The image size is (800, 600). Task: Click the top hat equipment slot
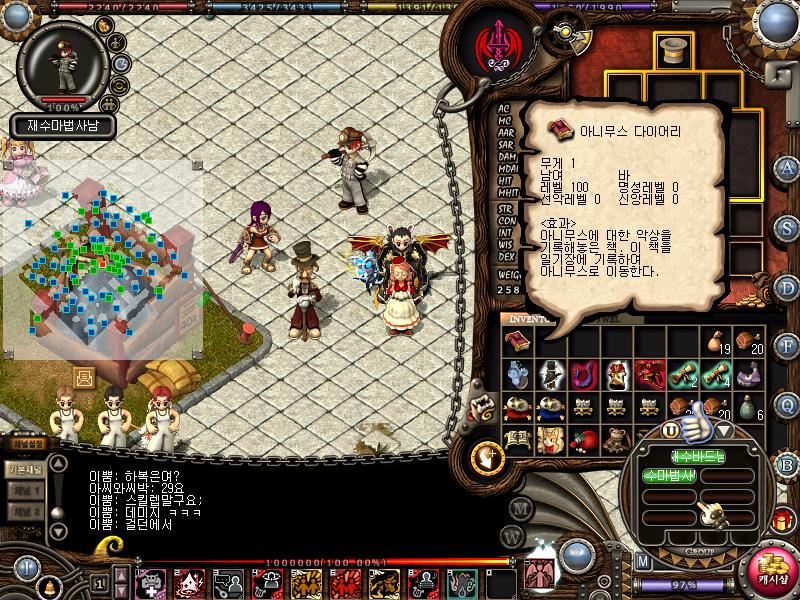coord(673,48)
